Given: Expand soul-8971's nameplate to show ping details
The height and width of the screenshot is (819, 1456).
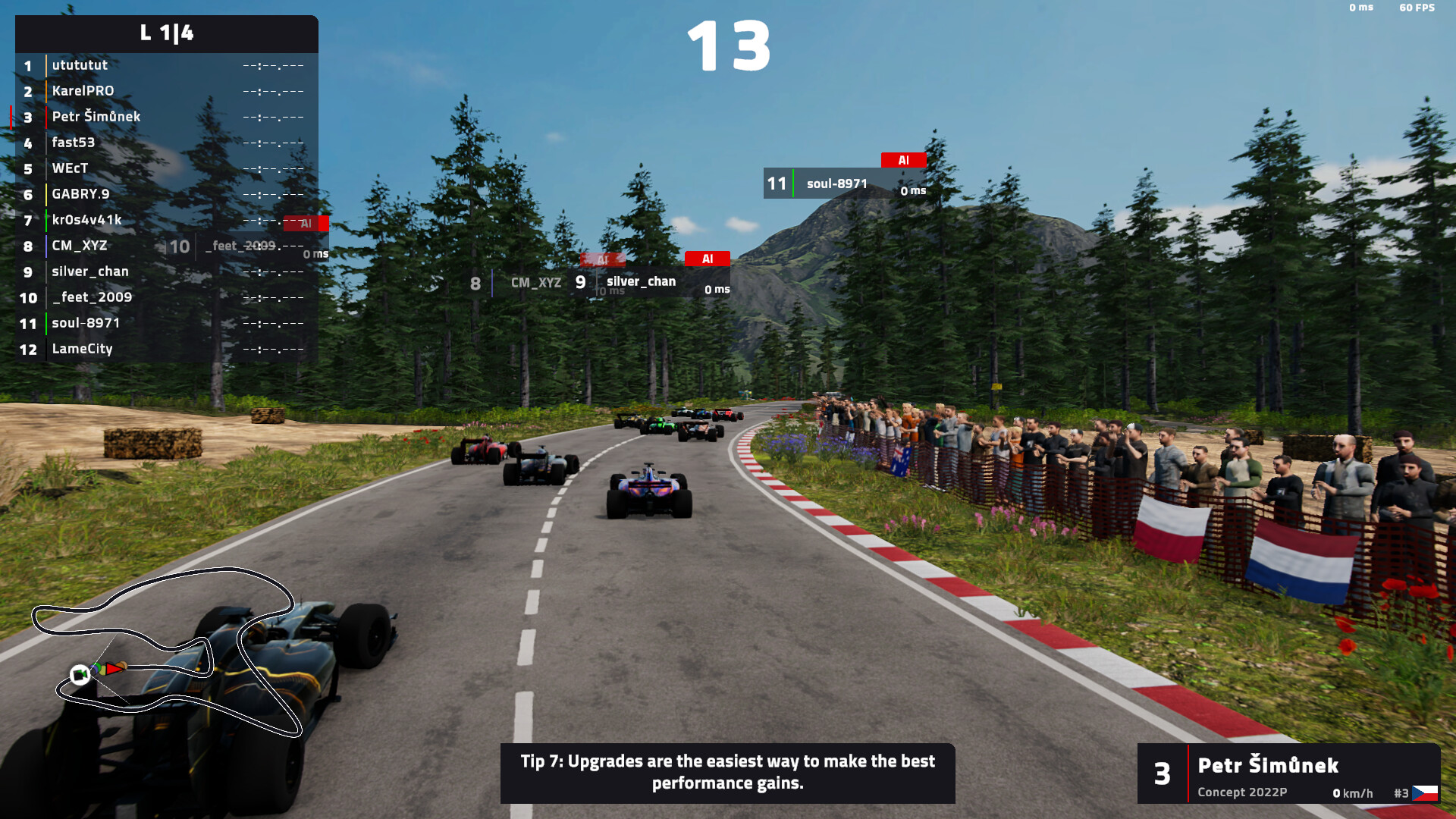Looking at the screenshot, I should (842, 183).
